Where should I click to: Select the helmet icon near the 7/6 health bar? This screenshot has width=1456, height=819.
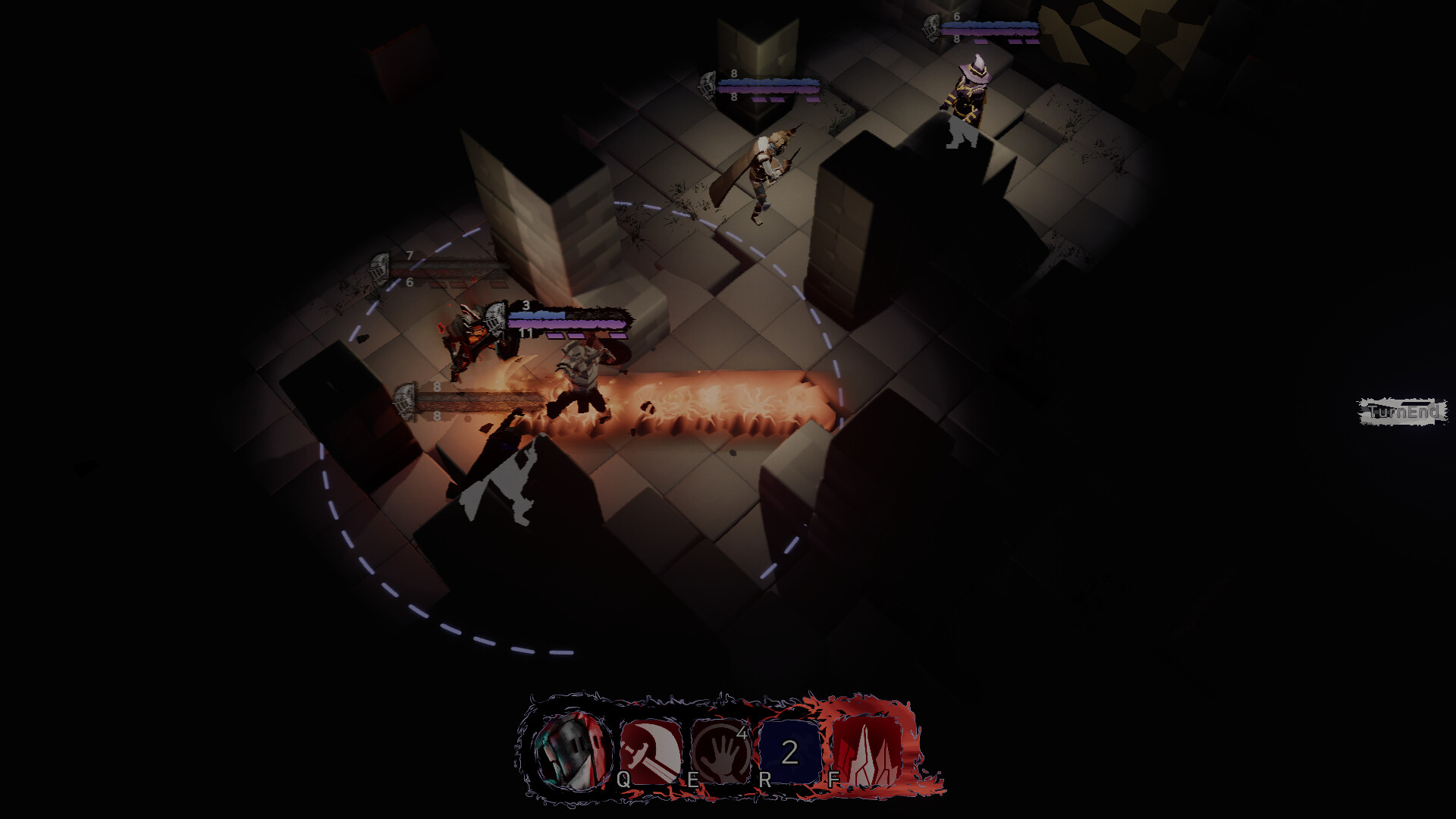[379, 269]
